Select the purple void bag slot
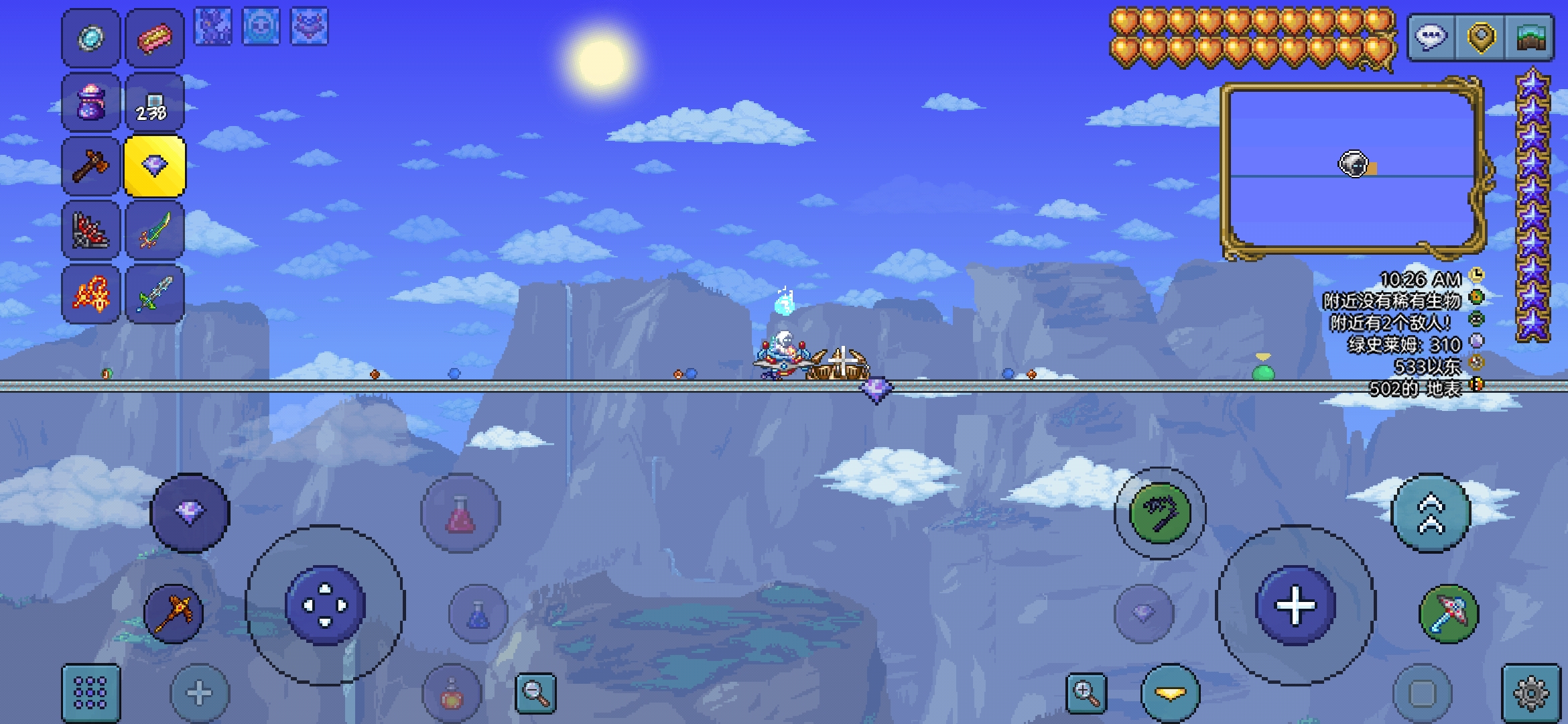 (x=90, y=103)
